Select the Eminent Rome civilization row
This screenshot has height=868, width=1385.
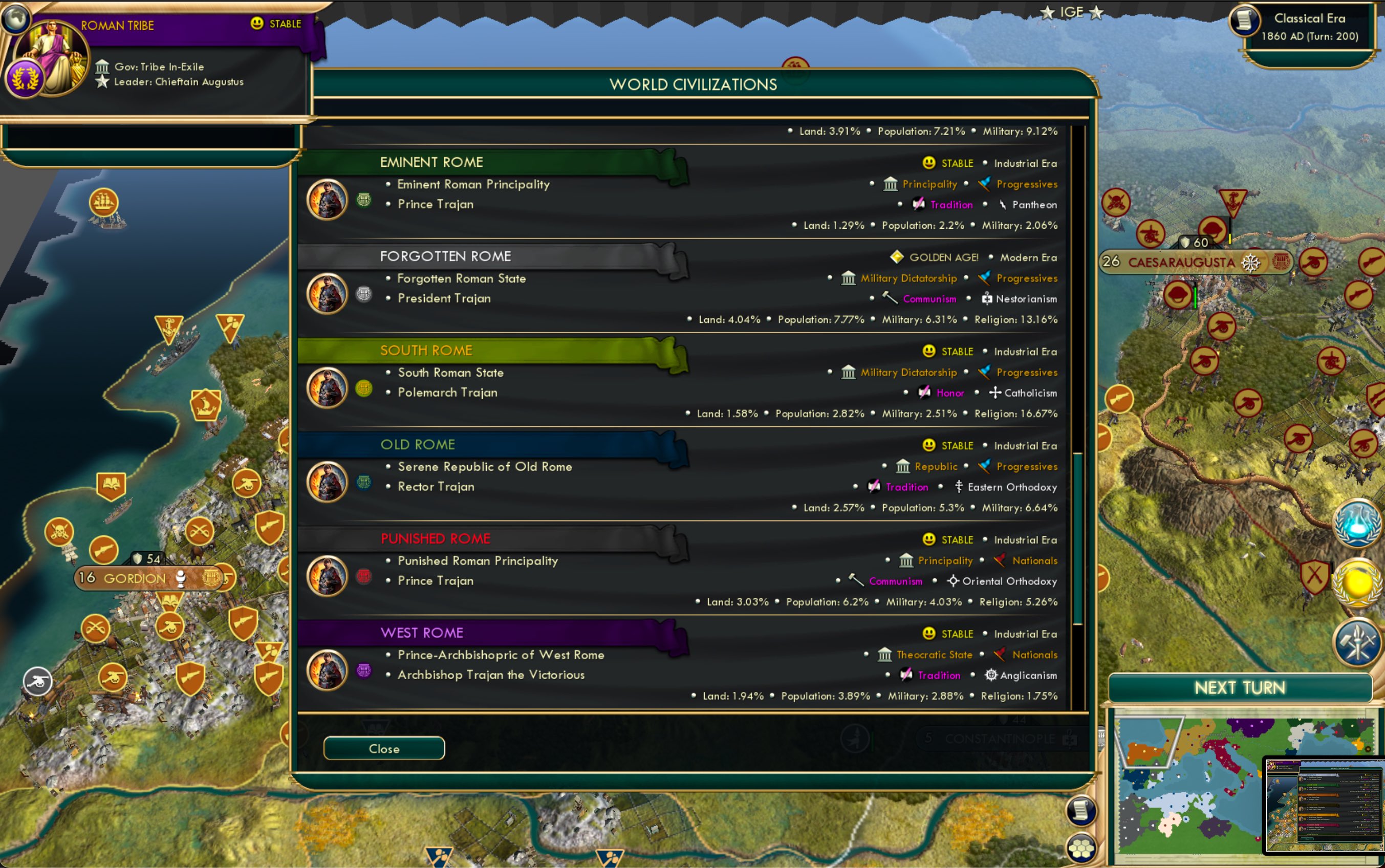pyautogui.click(x=431, y=162)
